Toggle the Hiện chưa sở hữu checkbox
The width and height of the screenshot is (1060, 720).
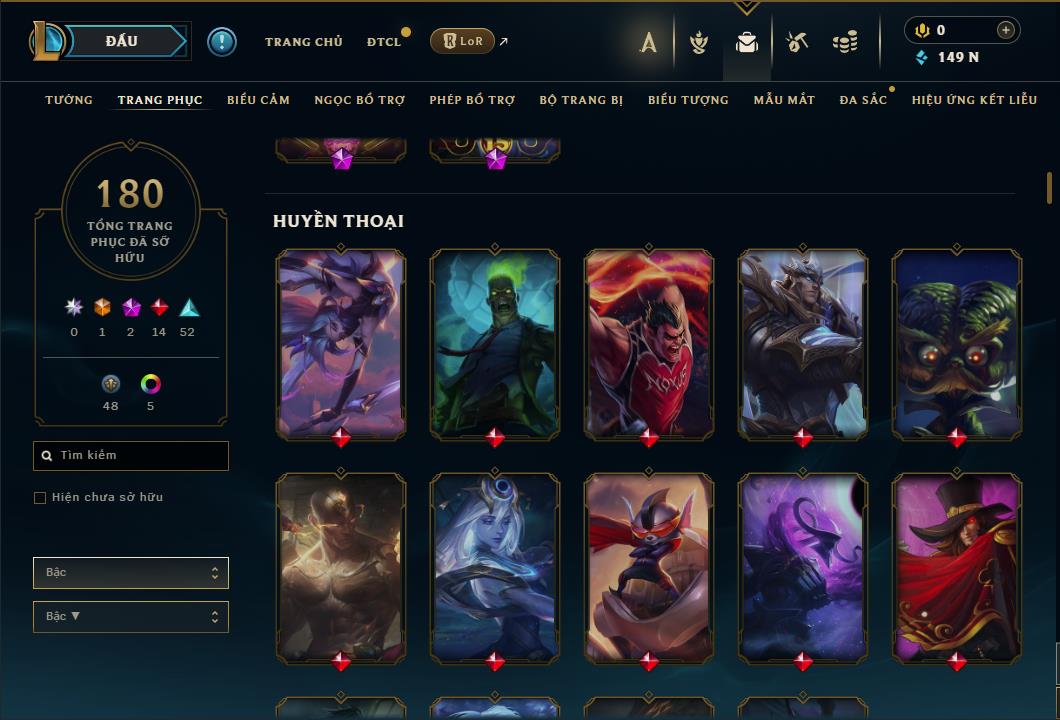point(40,498)
